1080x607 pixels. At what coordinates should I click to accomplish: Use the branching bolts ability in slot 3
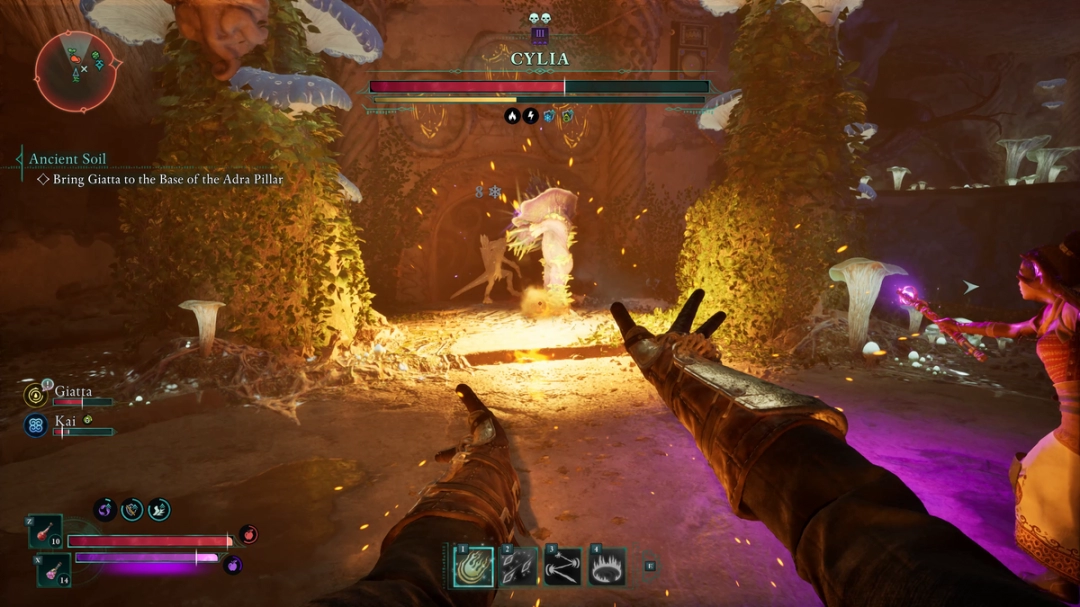coord(562,567)
